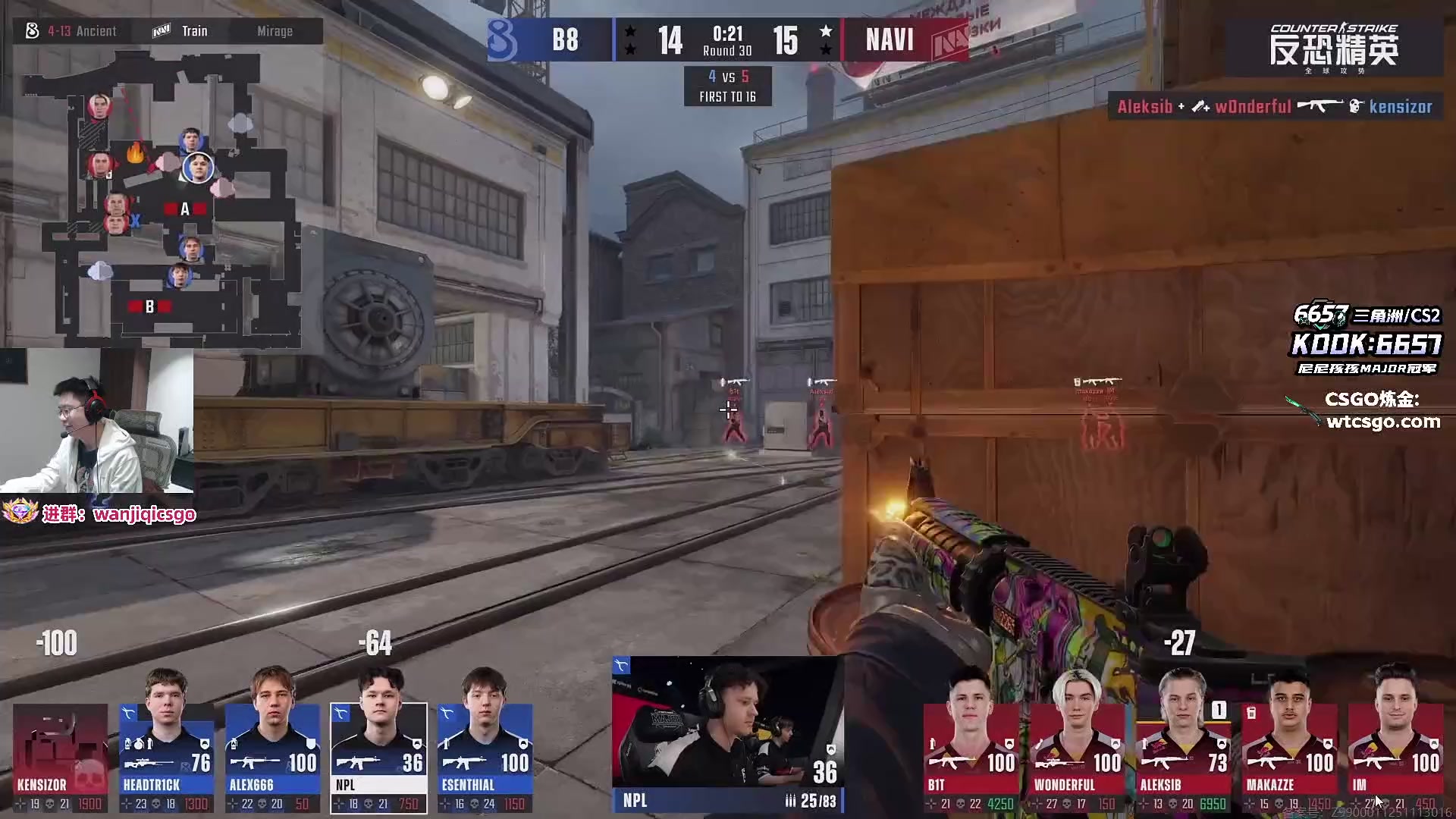Open the Mirage map tab
This screenshot has width=1456, height=819.
click(275, 31)
